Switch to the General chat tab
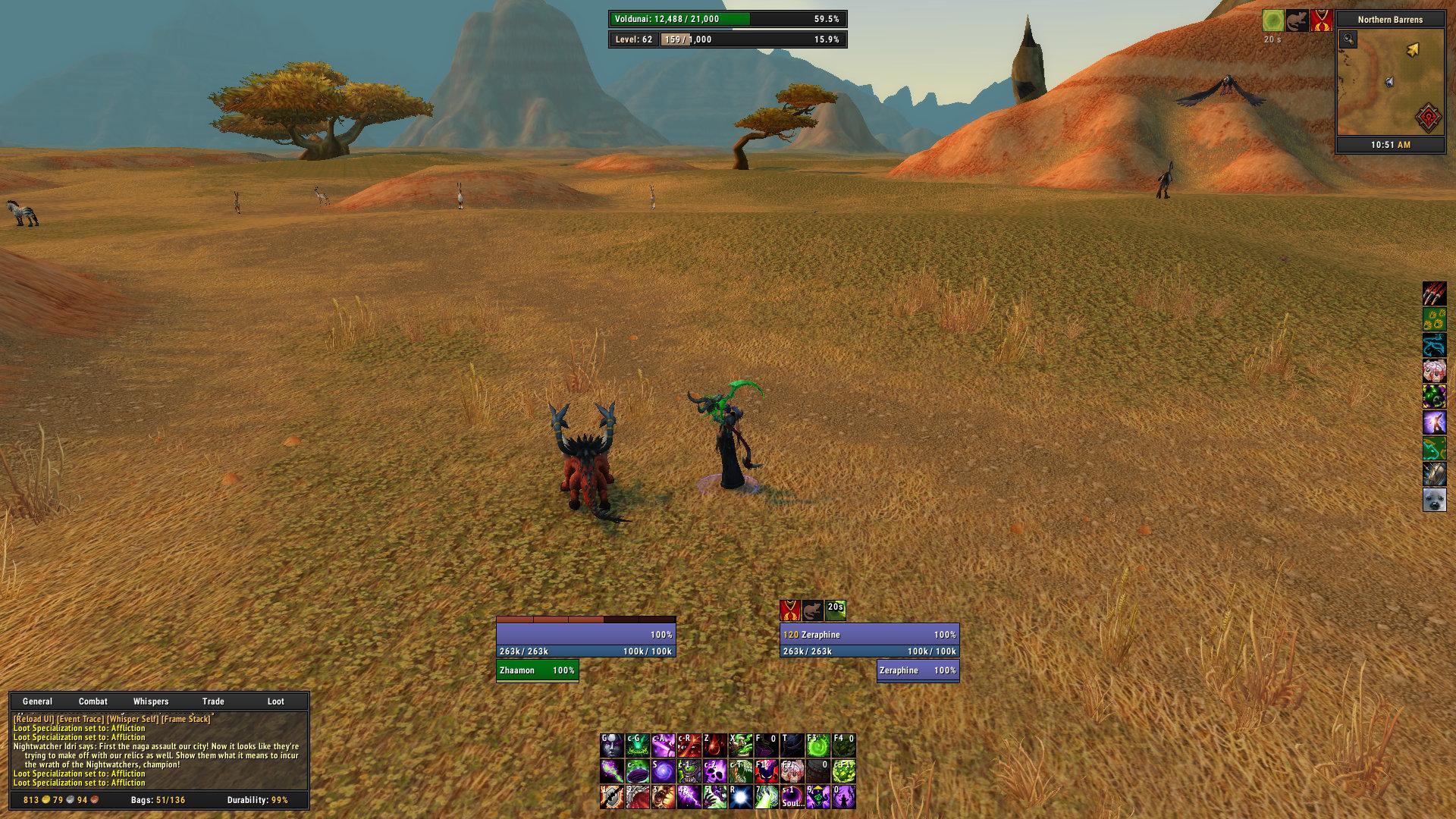Image resolution: width=1456 pixels, height=819 pixels. coord(37,701)
